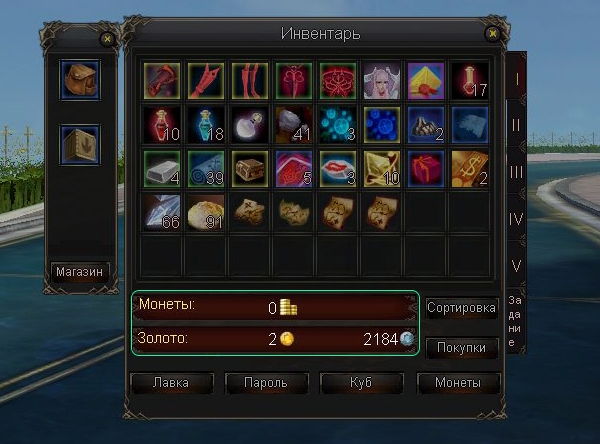
Task: Close the Инвентарь window
Action: (x=491, y=34)
